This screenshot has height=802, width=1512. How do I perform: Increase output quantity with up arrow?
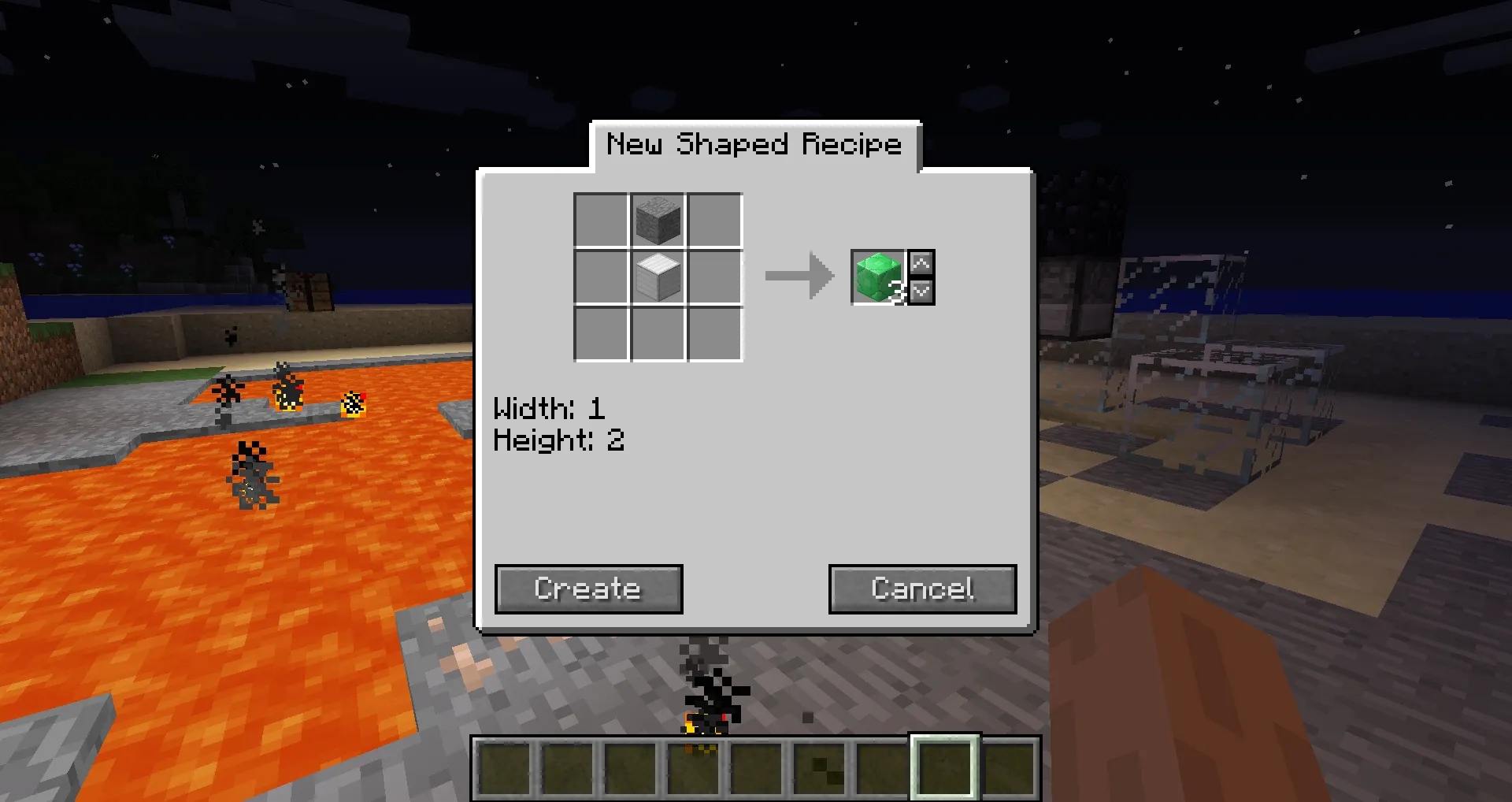pyautogui.click(x=921, y=263)
